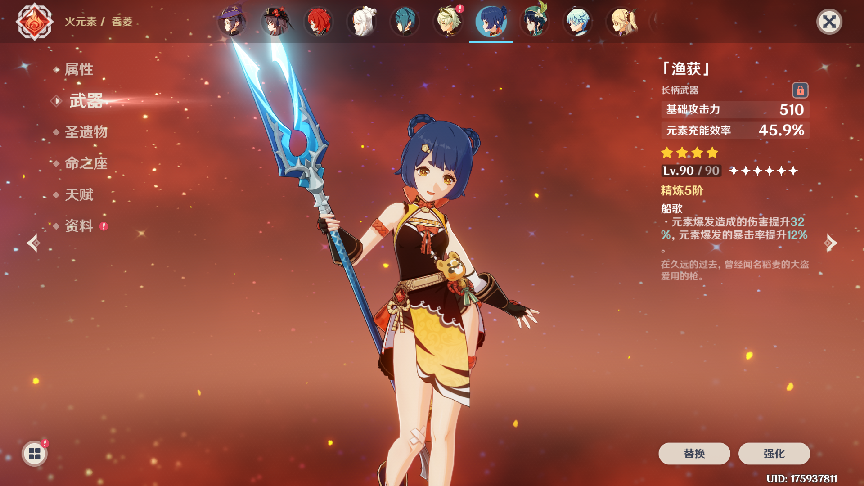Click the 强化 enhance weapon button
The width and height of the screenshot is (864, 486).
coord(774,453)
